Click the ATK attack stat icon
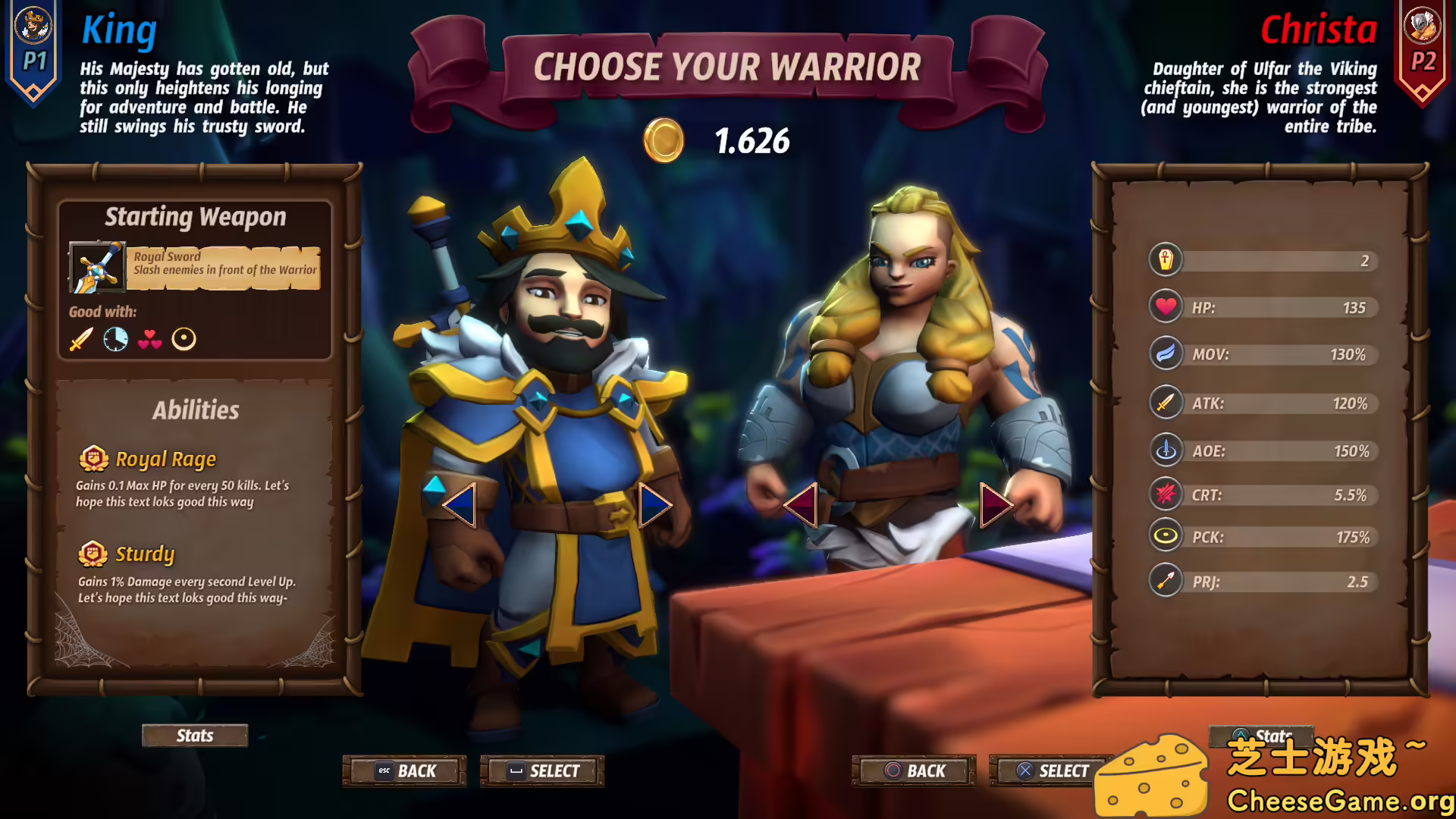The image size is (1456, 819). coord(1166,401)
